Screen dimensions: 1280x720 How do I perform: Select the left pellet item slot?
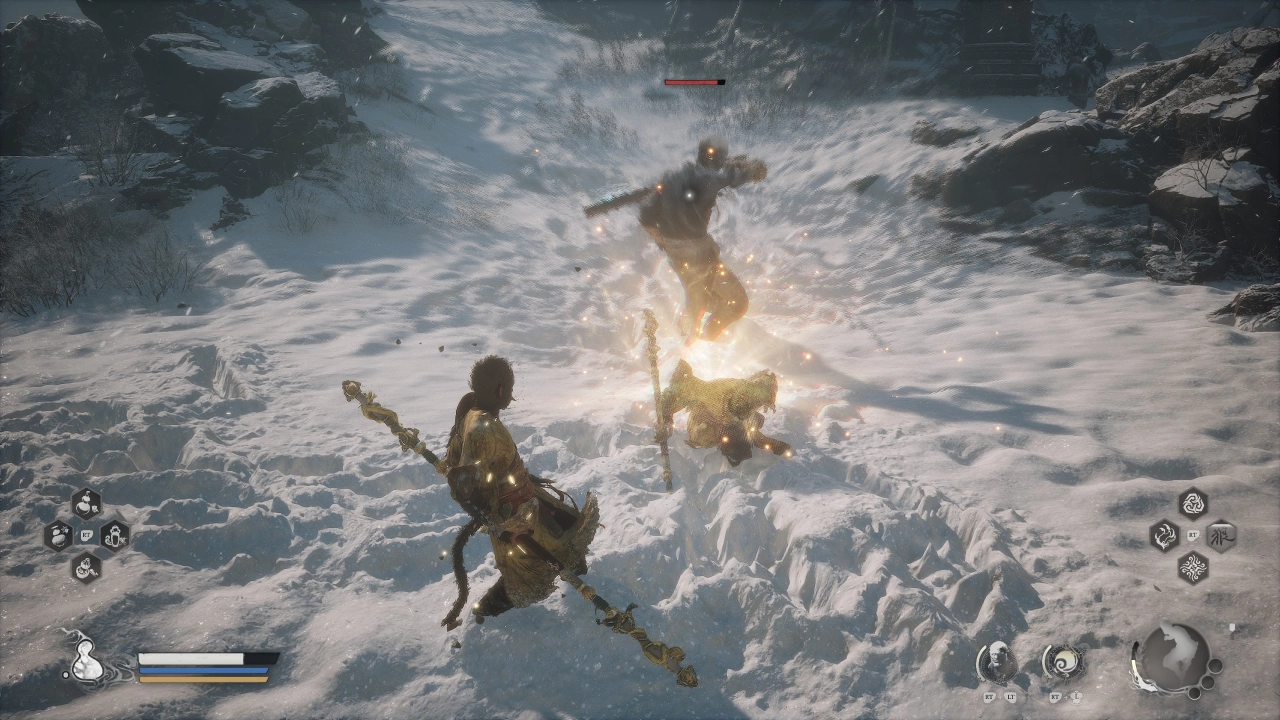[58, 535]
